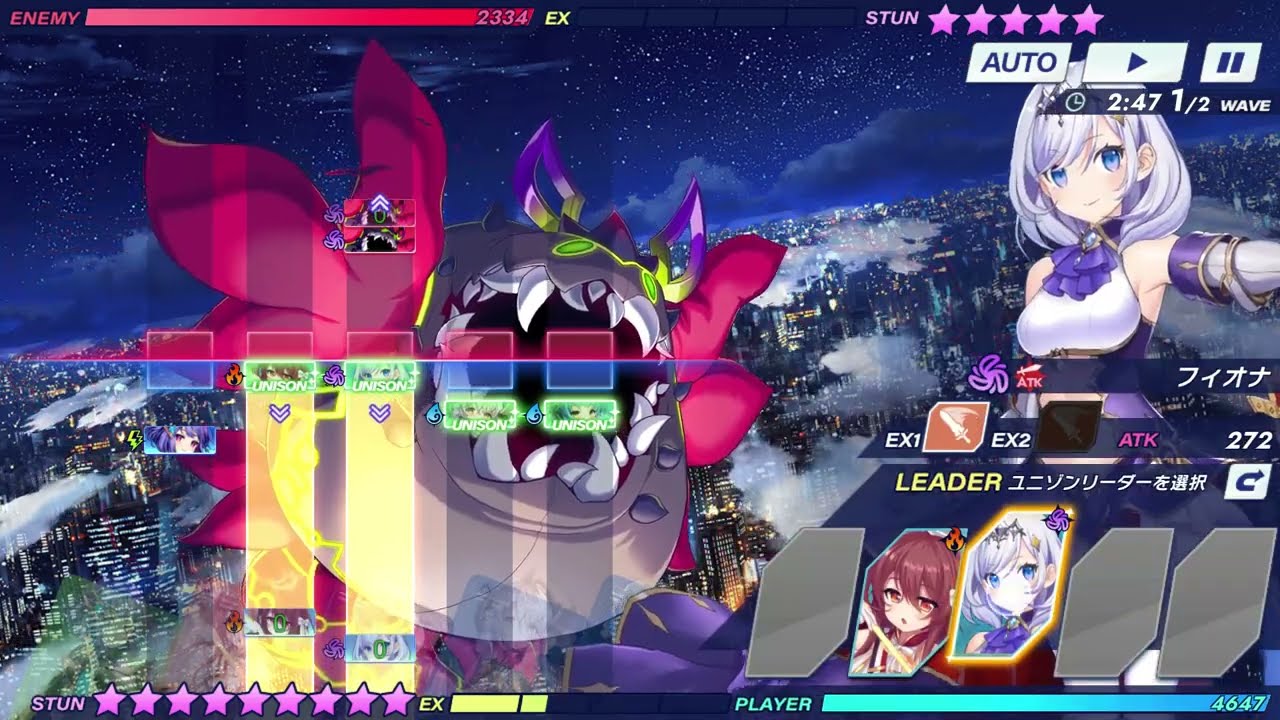This screenshot has width=1280, height=720.
Task: Click the red ATK badge next to the element icon
Action: 1031,378
